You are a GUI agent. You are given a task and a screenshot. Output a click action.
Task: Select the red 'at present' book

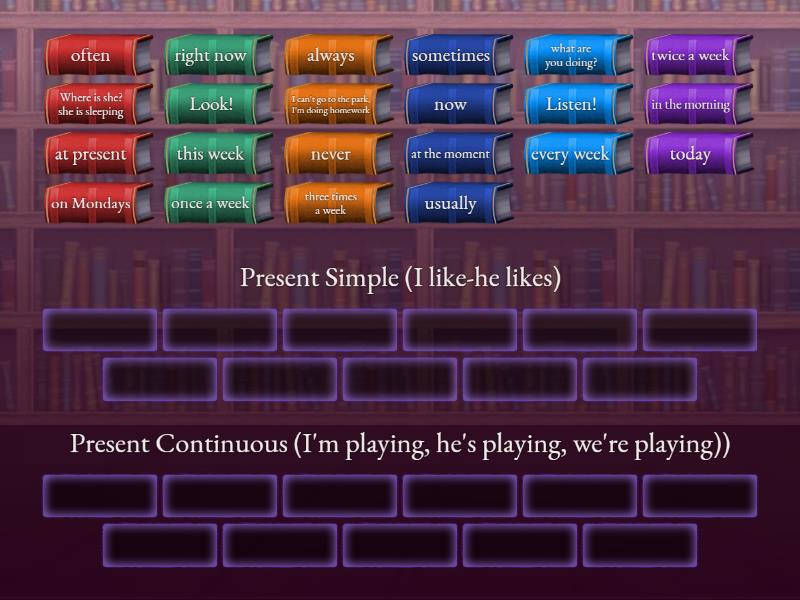[91, 154]
